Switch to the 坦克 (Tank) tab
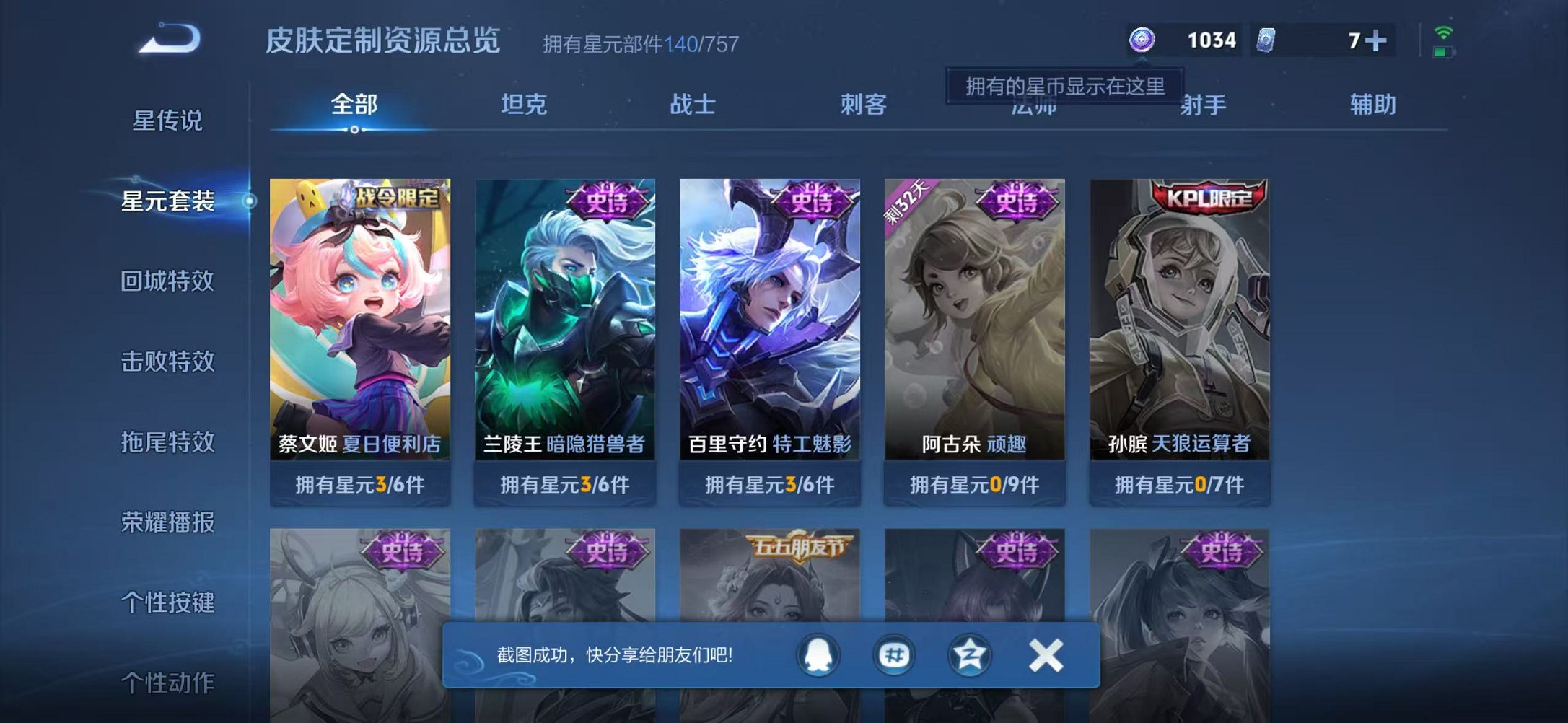The width and height of the screenshot is (1568, 723). click(x=525, y=105)
